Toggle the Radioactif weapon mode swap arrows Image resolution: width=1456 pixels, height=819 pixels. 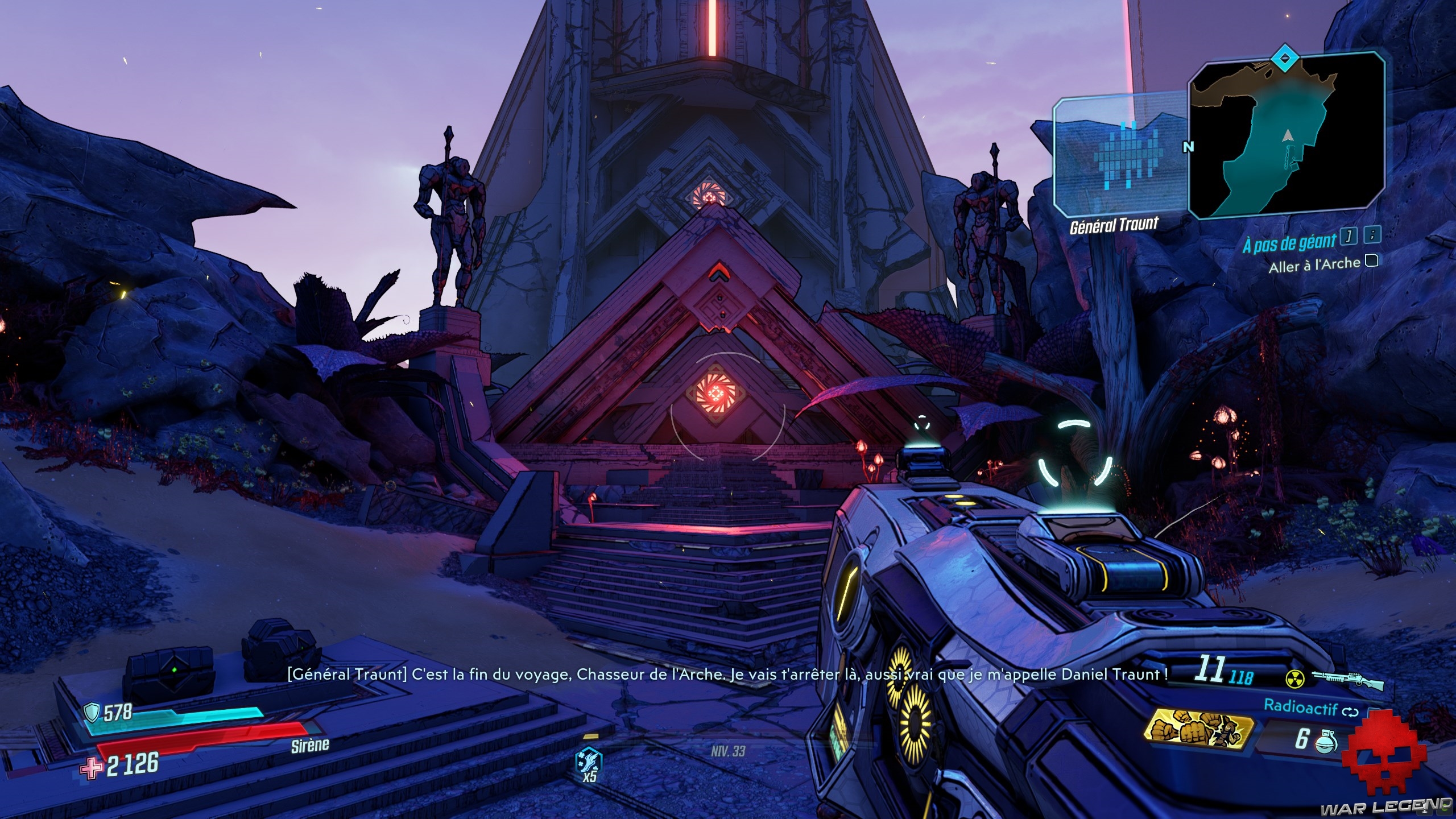1350,712
